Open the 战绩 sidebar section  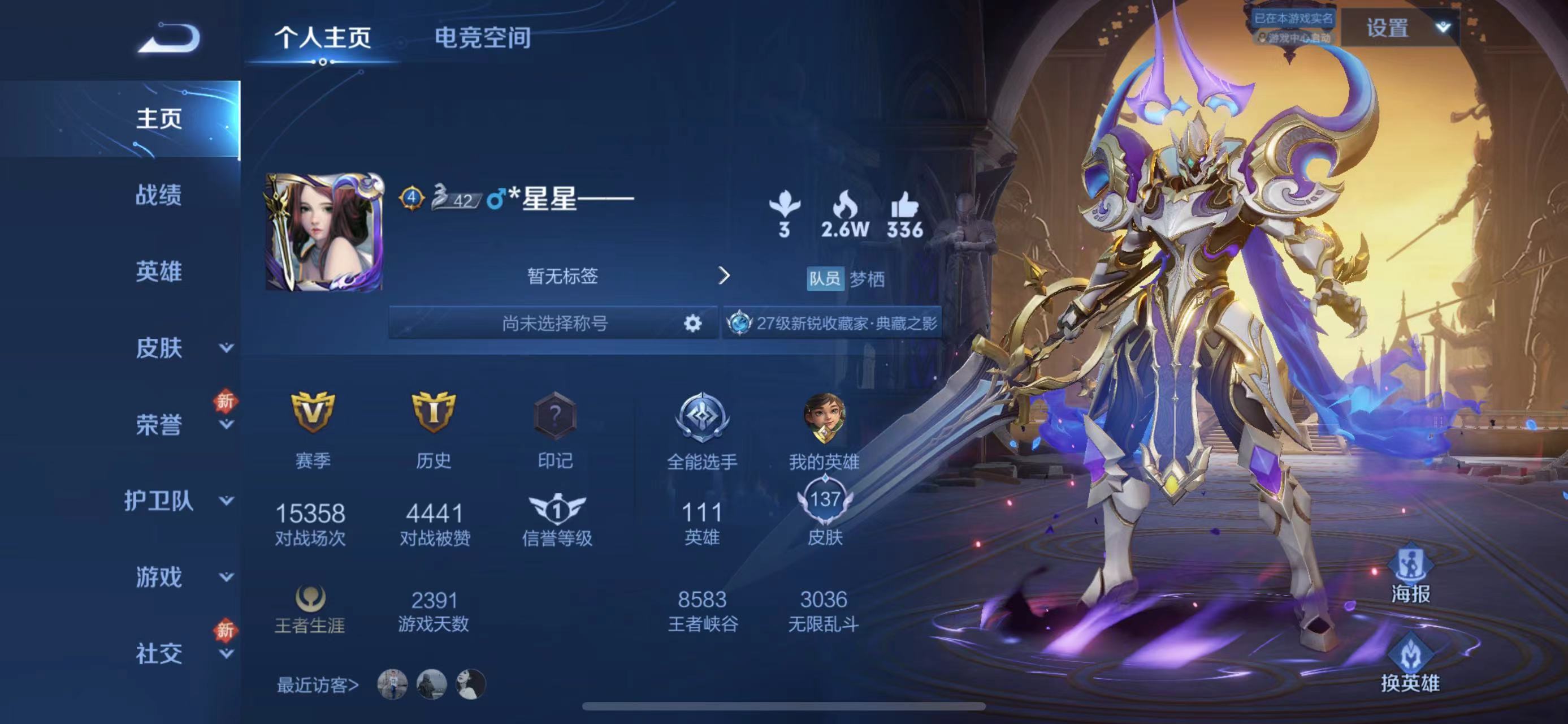[x=158, y=195]
